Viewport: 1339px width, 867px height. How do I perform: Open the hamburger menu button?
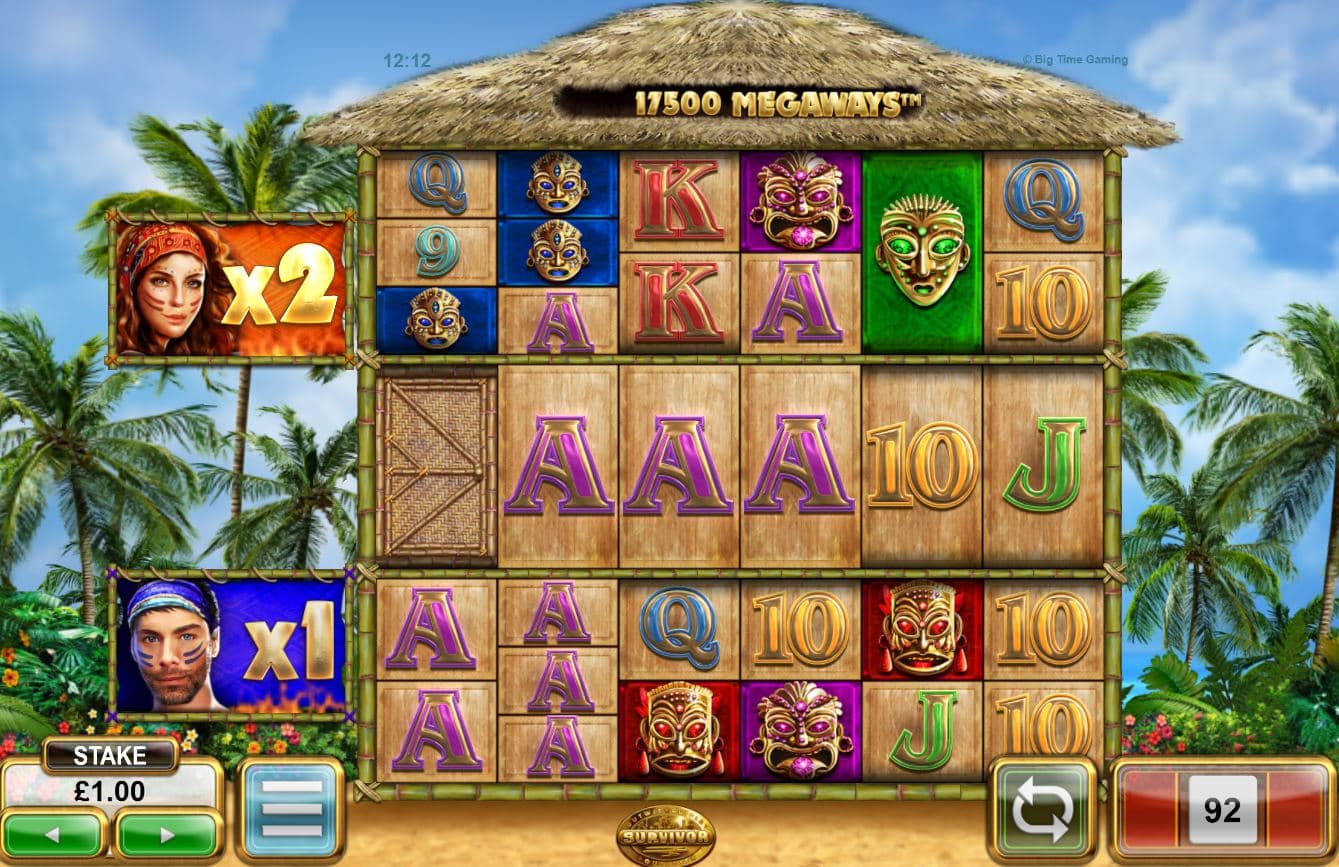pyautogui.click(x=291, y=808)
